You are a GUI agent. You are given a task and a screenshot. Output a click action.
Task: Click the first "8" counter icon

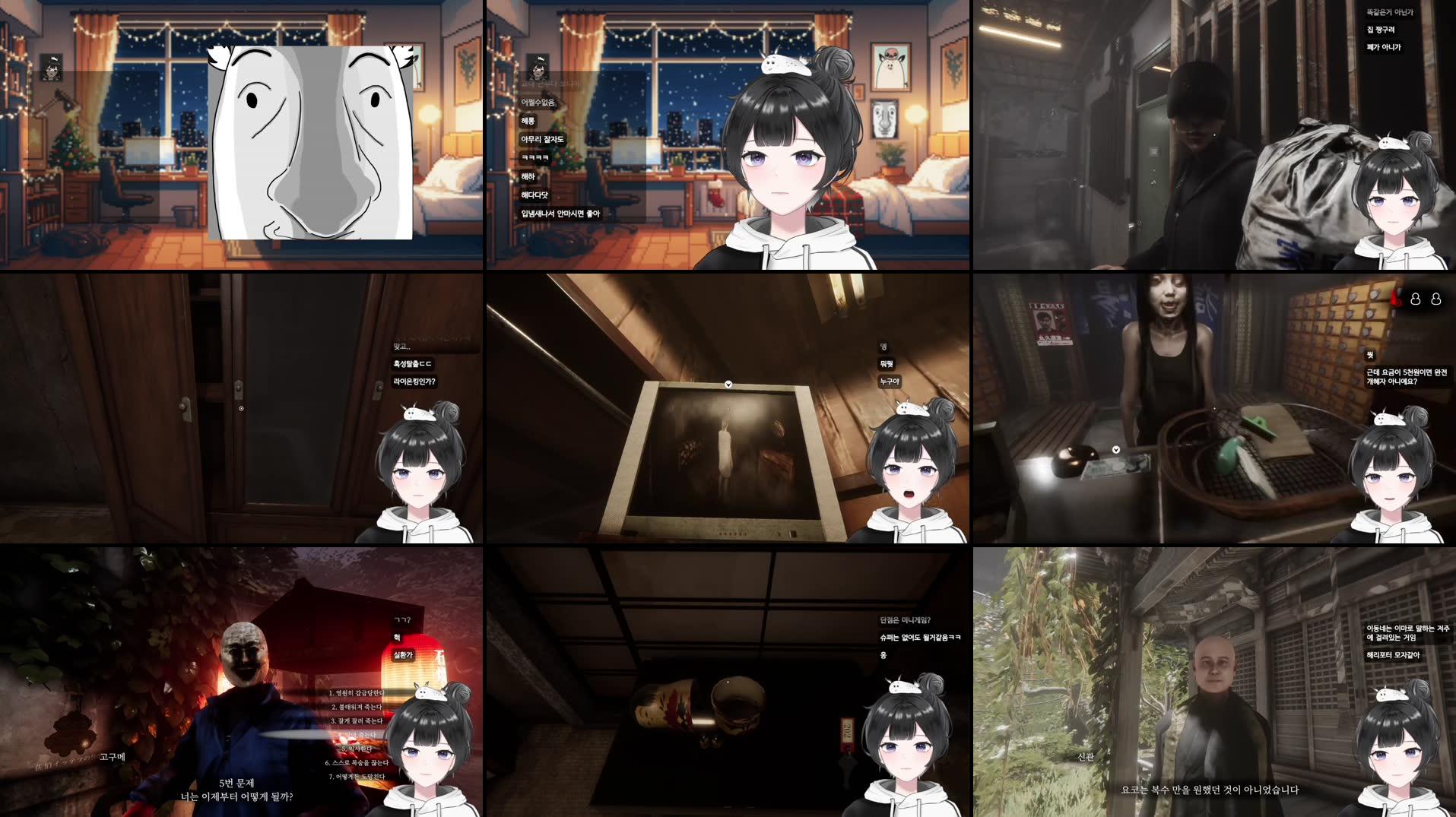point(1415,299)
